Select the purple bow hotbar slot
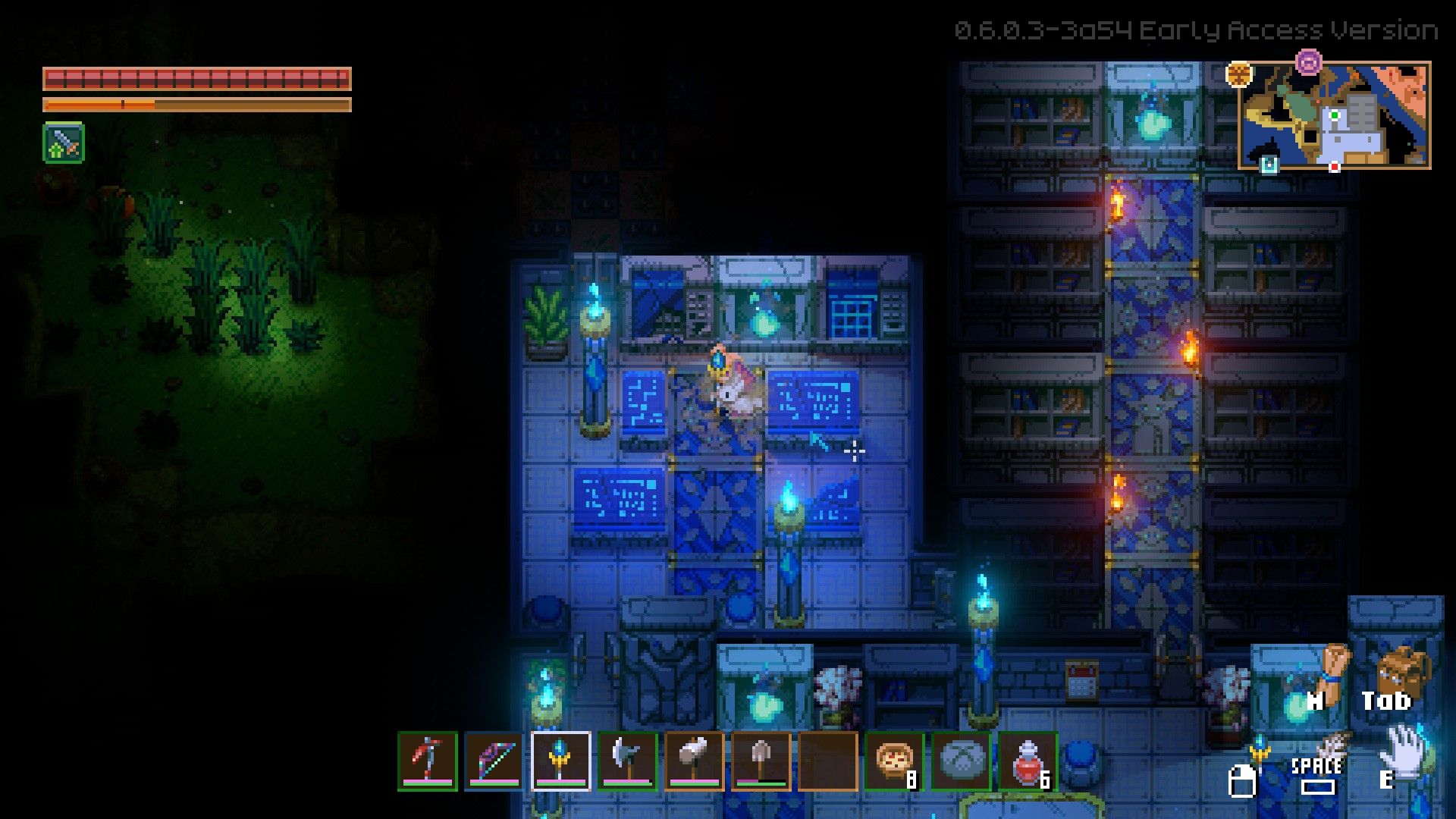 pyautogui.click(x=494, y=761)
